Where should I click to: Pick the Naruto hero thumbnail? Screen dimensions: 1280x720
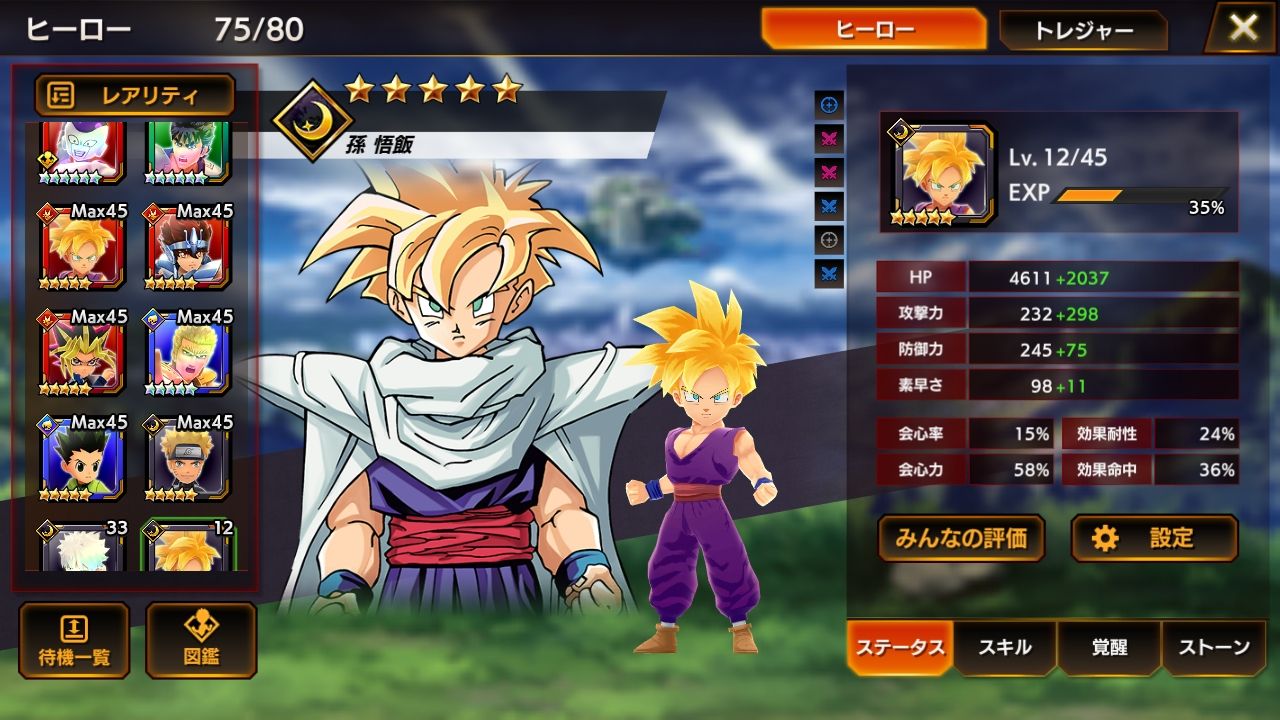pyautogui.click(x=188, y=458)
